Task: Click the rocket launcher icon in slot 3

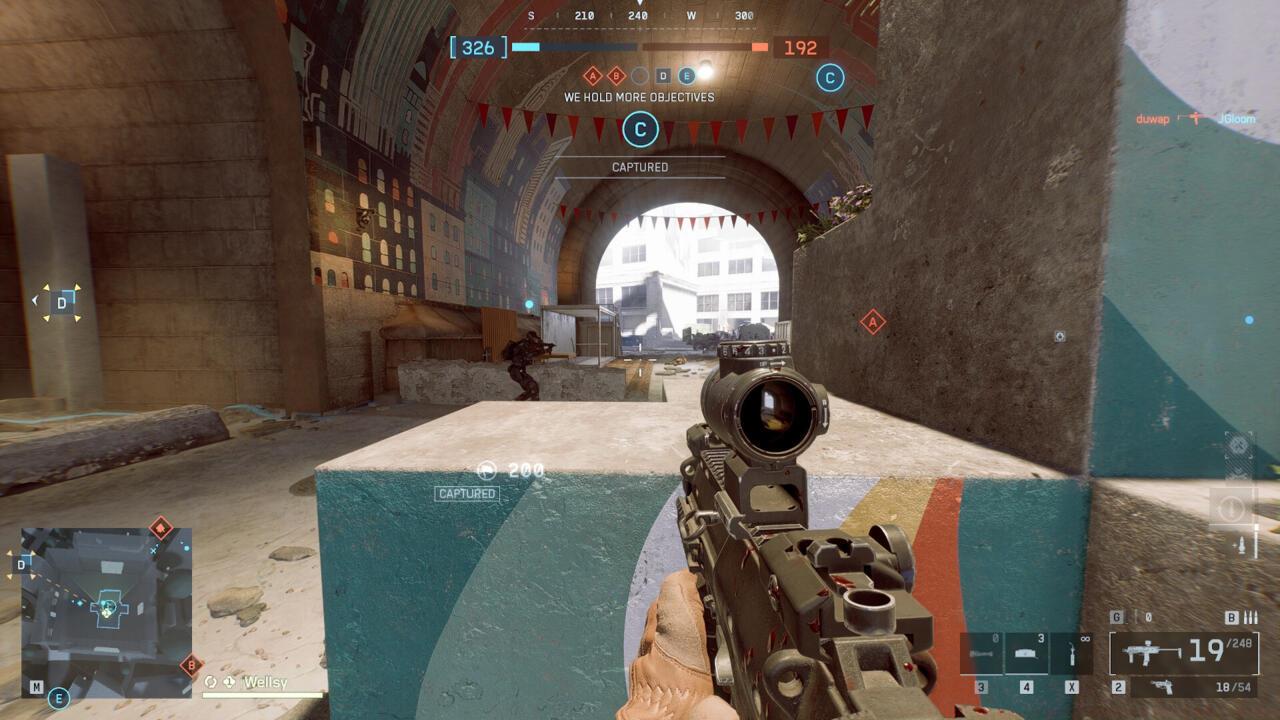Action: point(982,651)
